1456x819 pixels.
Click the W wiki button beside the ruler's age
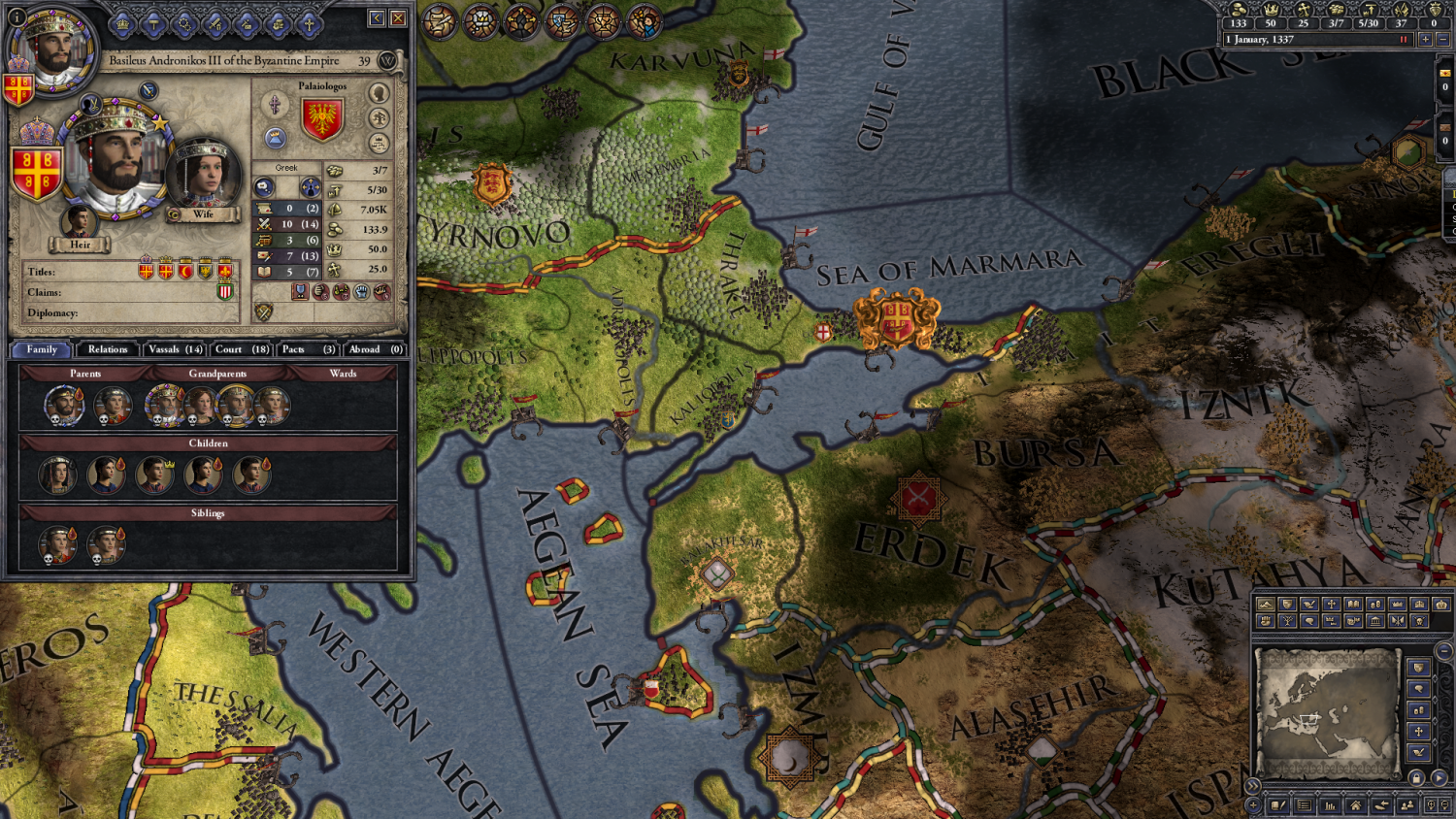click(x=385, y=60)
